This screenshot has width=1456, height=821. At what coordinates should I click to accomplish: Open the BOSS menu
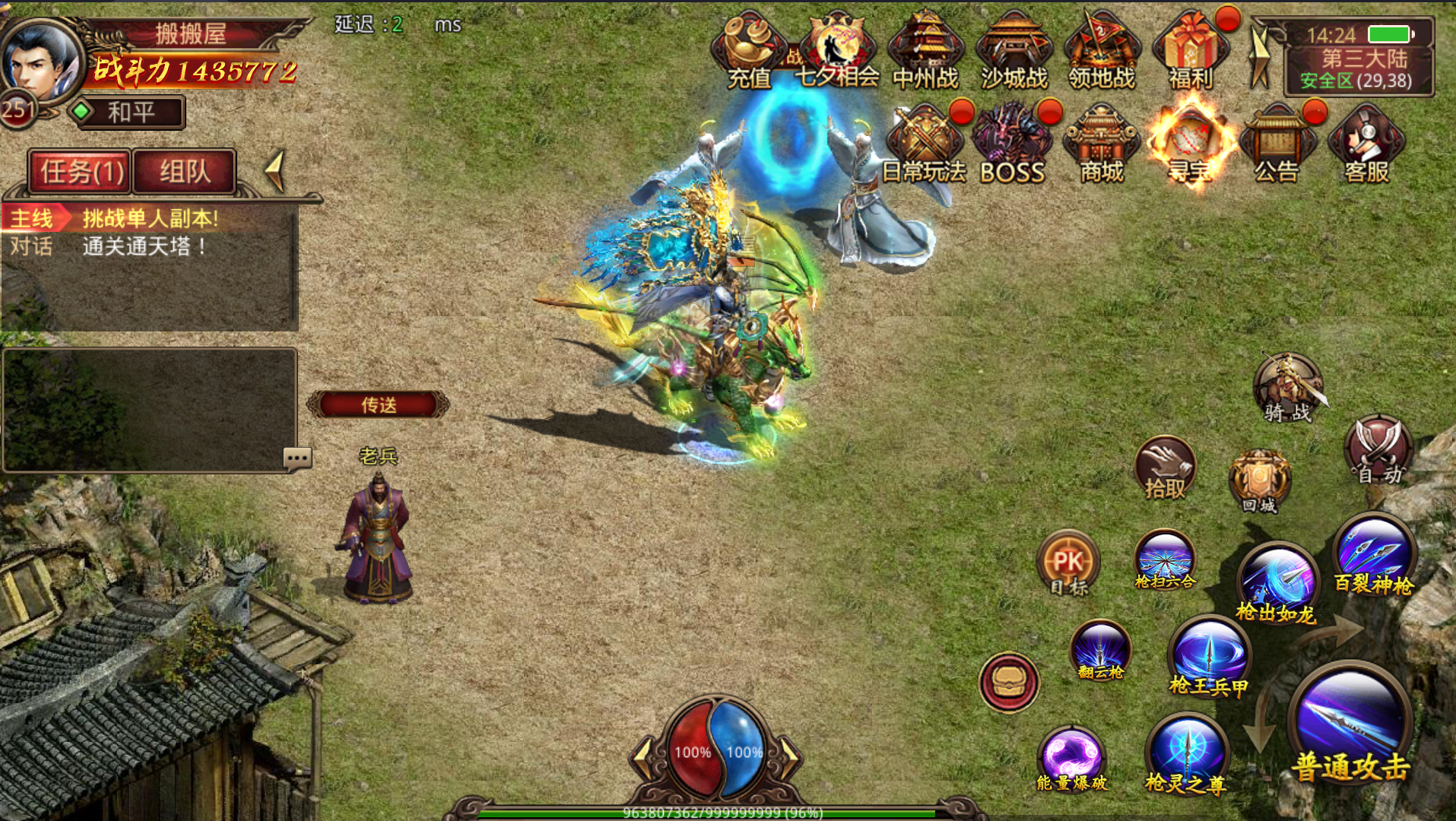pyautogui.click(x=1012, y=146)
